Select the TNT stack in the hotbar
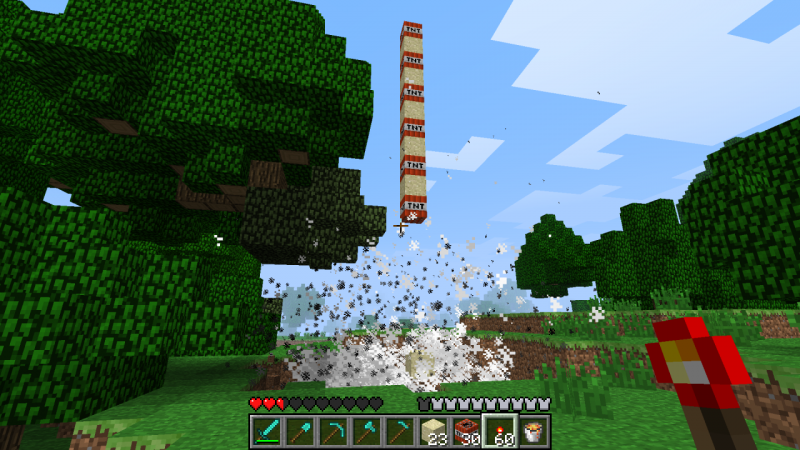Viewport: 800px width, 450px height. [x=466, y=431]
